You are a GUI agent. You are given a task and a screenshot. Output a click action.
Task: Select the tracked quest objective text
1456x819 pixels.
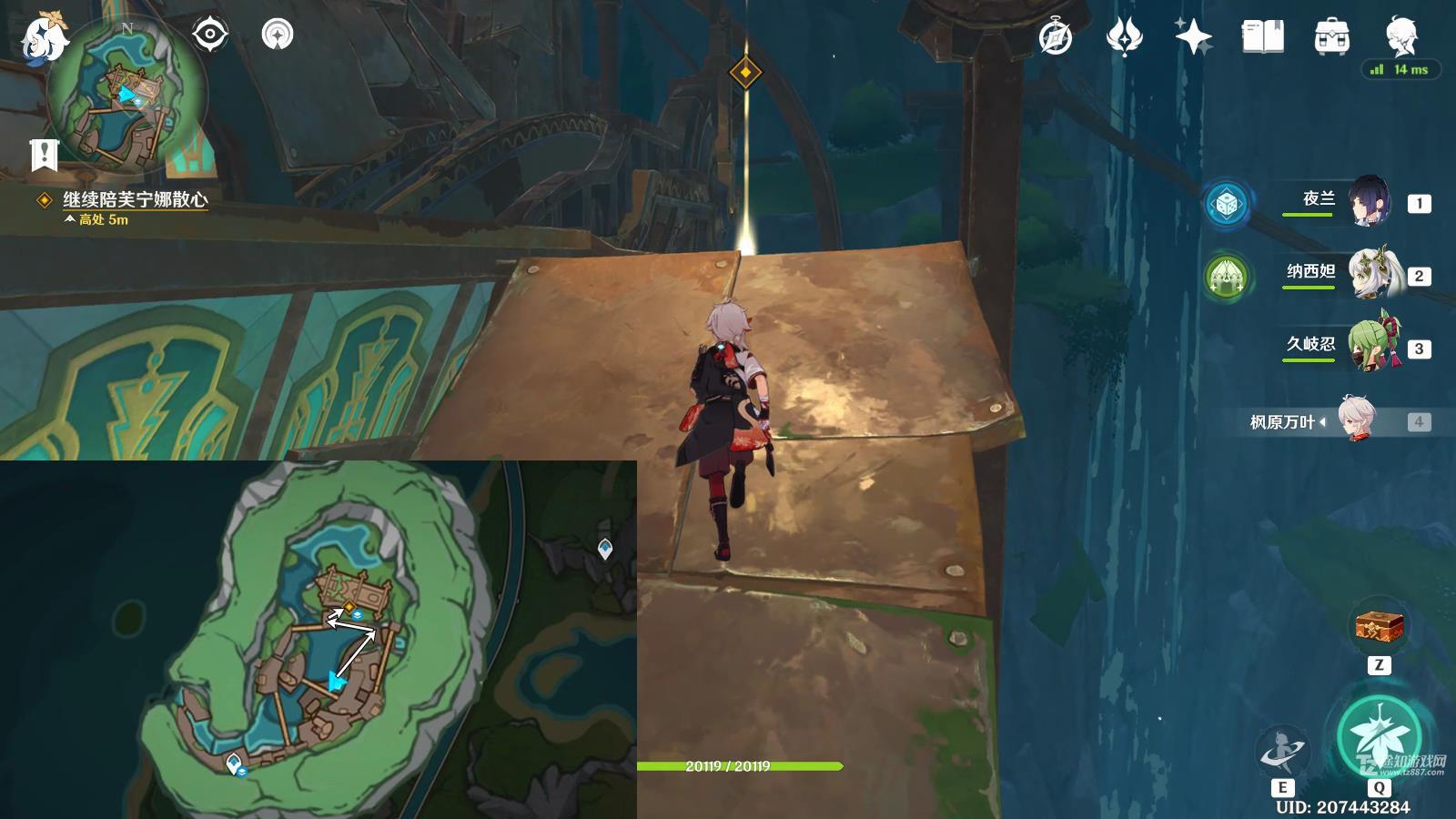click(x=135, y=199)
